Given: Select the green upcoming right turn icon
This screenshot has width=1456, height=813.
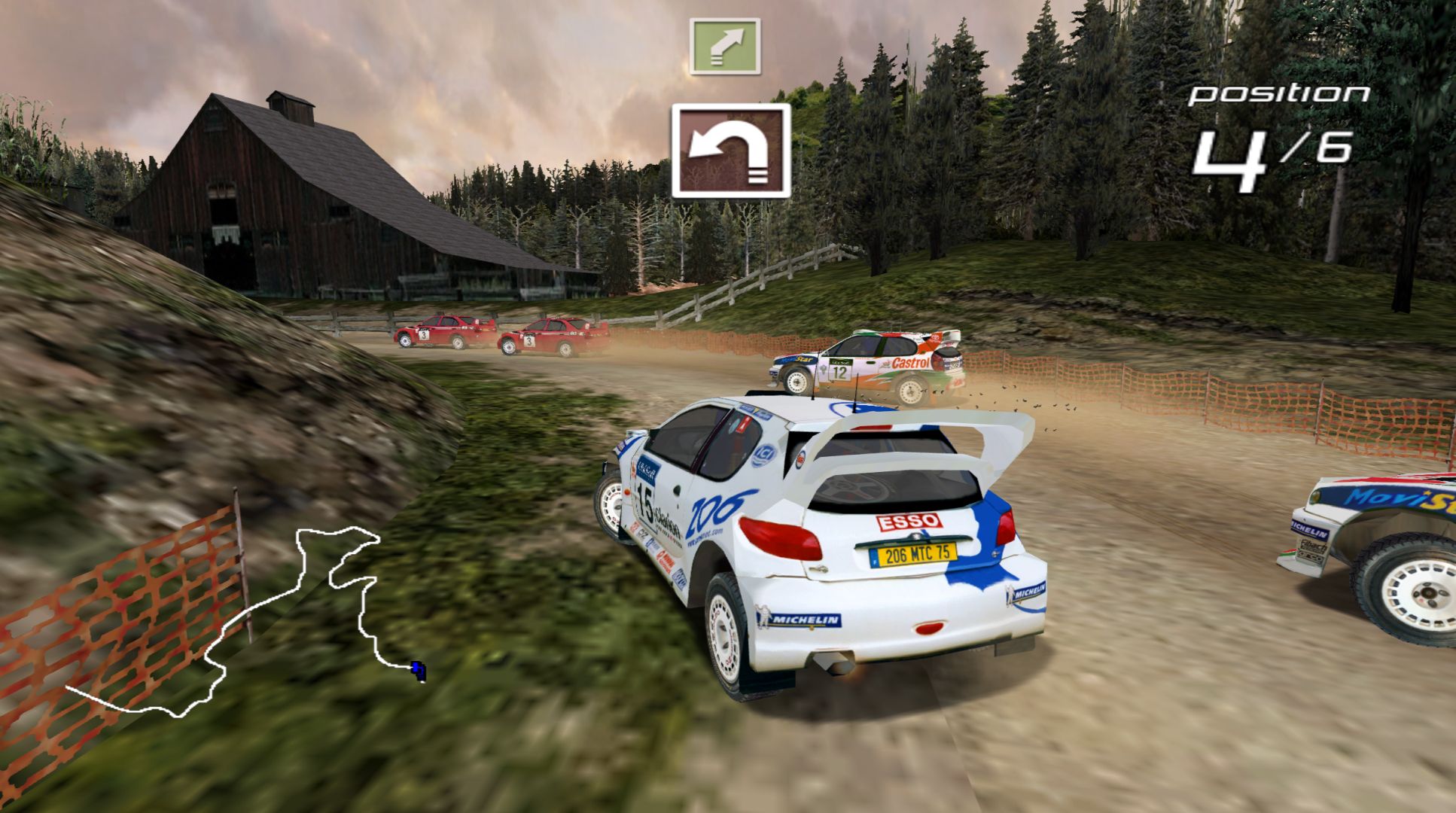Looking at the screenshot, I should (724, 47).
